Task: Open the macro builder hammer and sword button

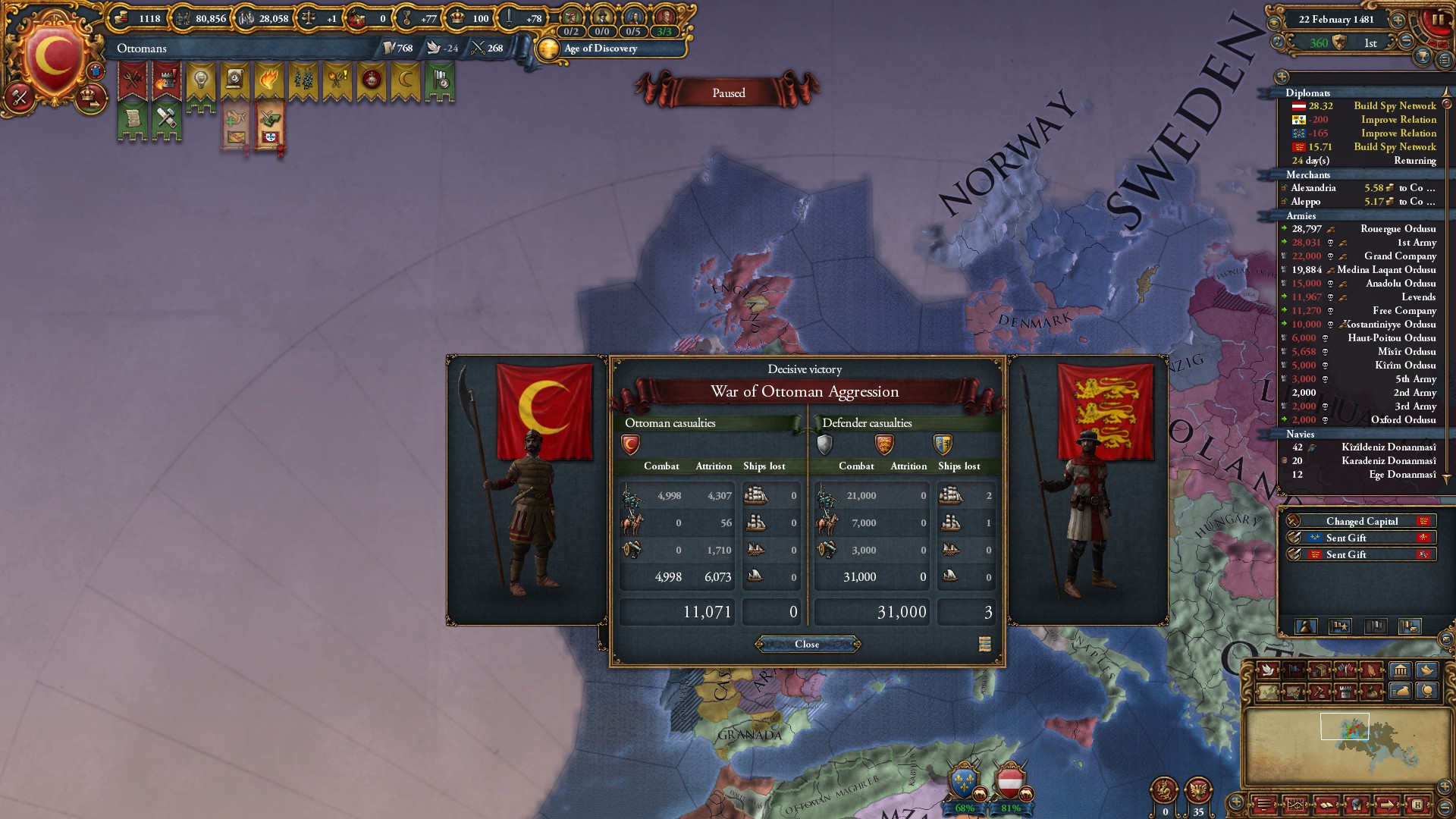Action: [20, 96]
